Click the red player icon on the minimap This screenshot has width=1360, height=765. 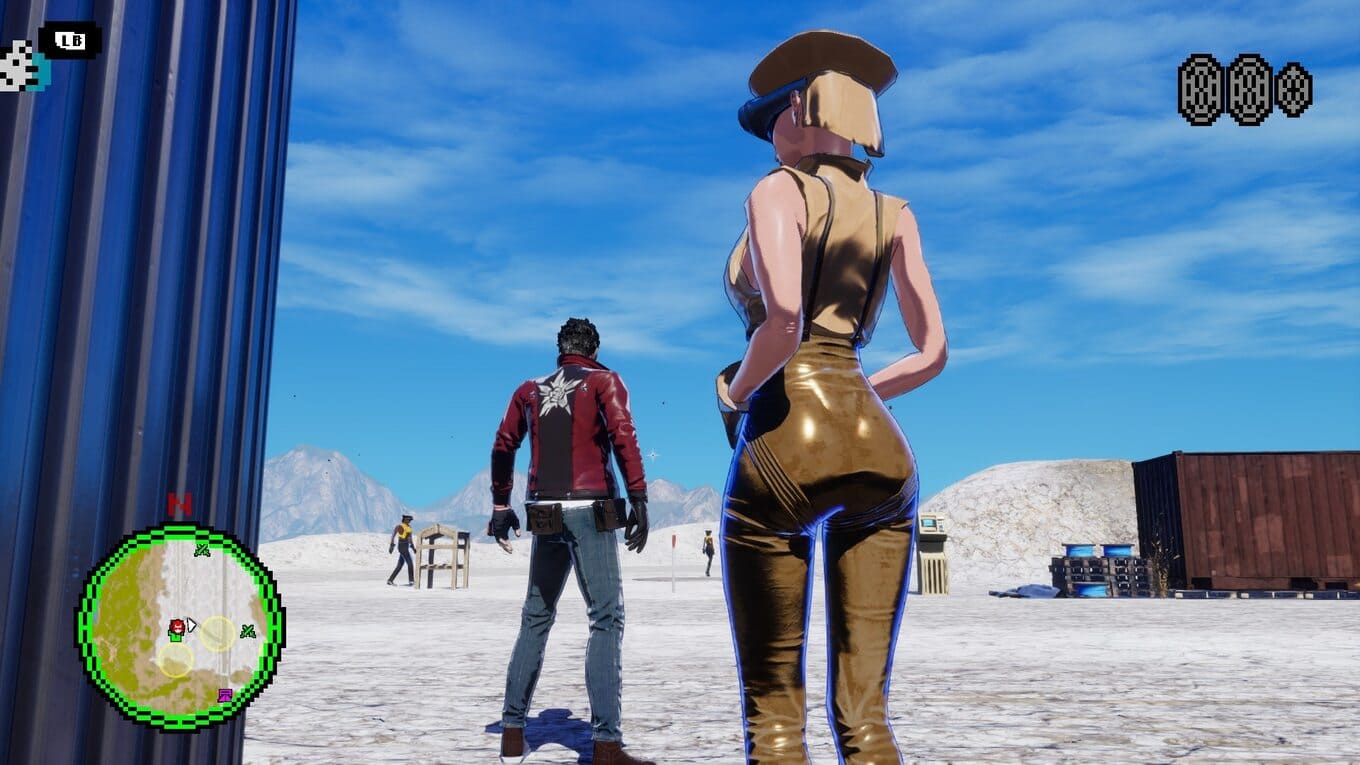coord(177,627)
